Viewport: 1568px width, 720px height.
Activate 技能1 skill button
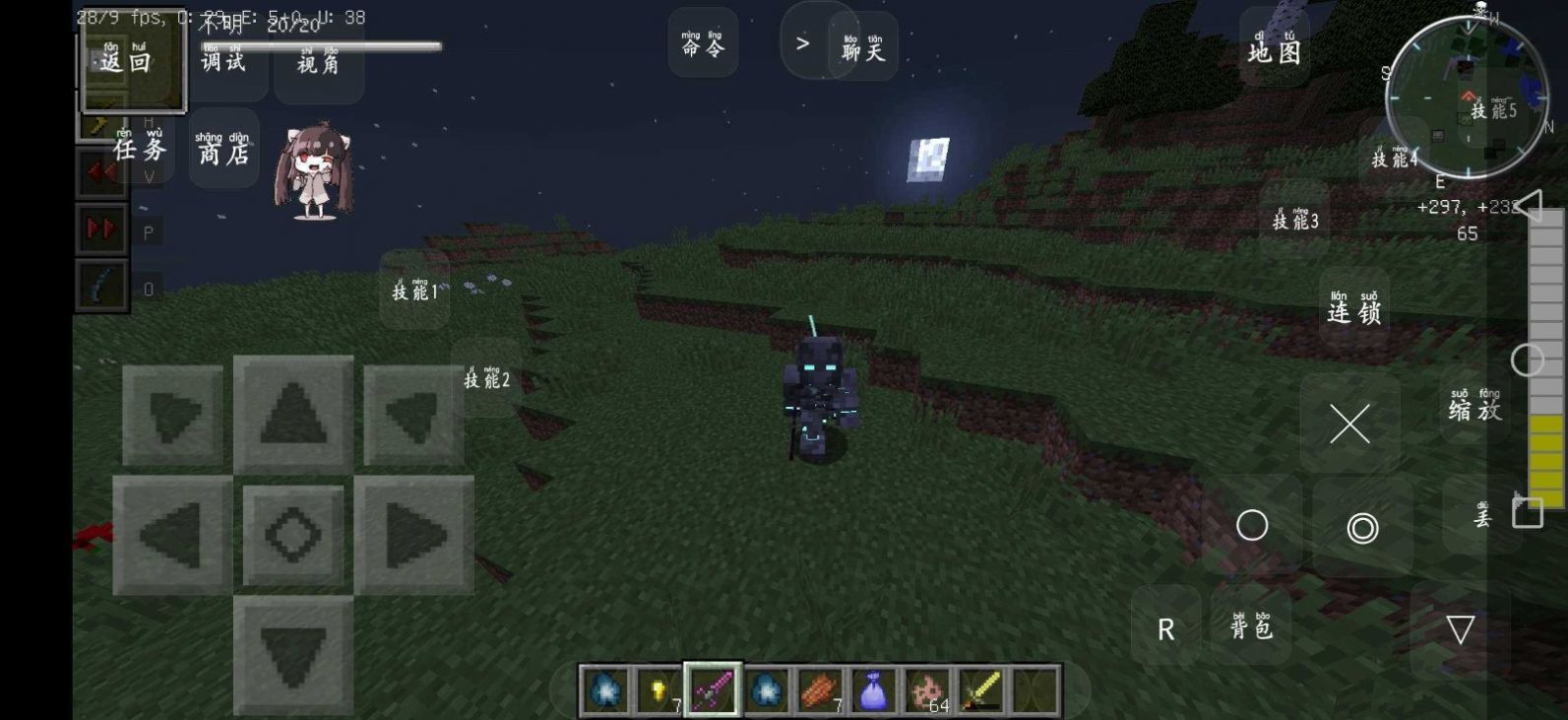tap(414, 290)
